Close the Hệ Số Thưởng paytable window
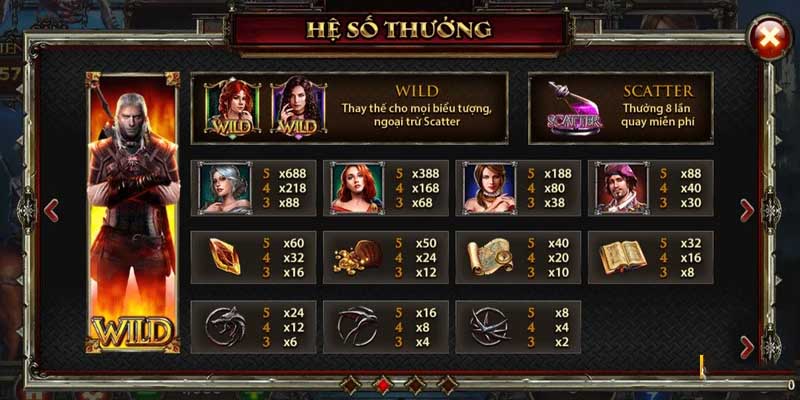Screen dimensions: 800x400 pos(769,40)
